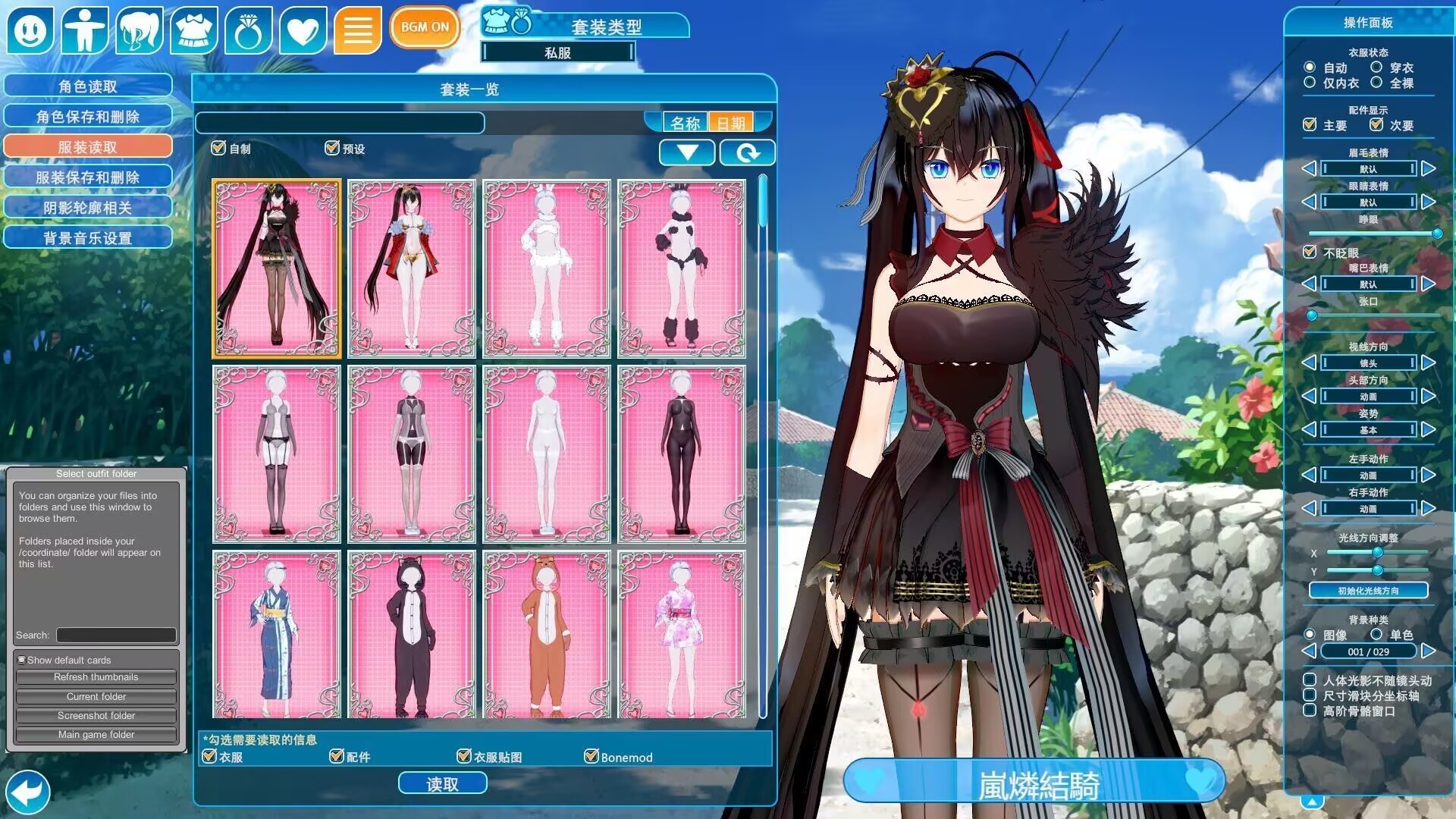Click the back arrow button
Viewport: 1456px width, 819px height.
tap(27, 792)
